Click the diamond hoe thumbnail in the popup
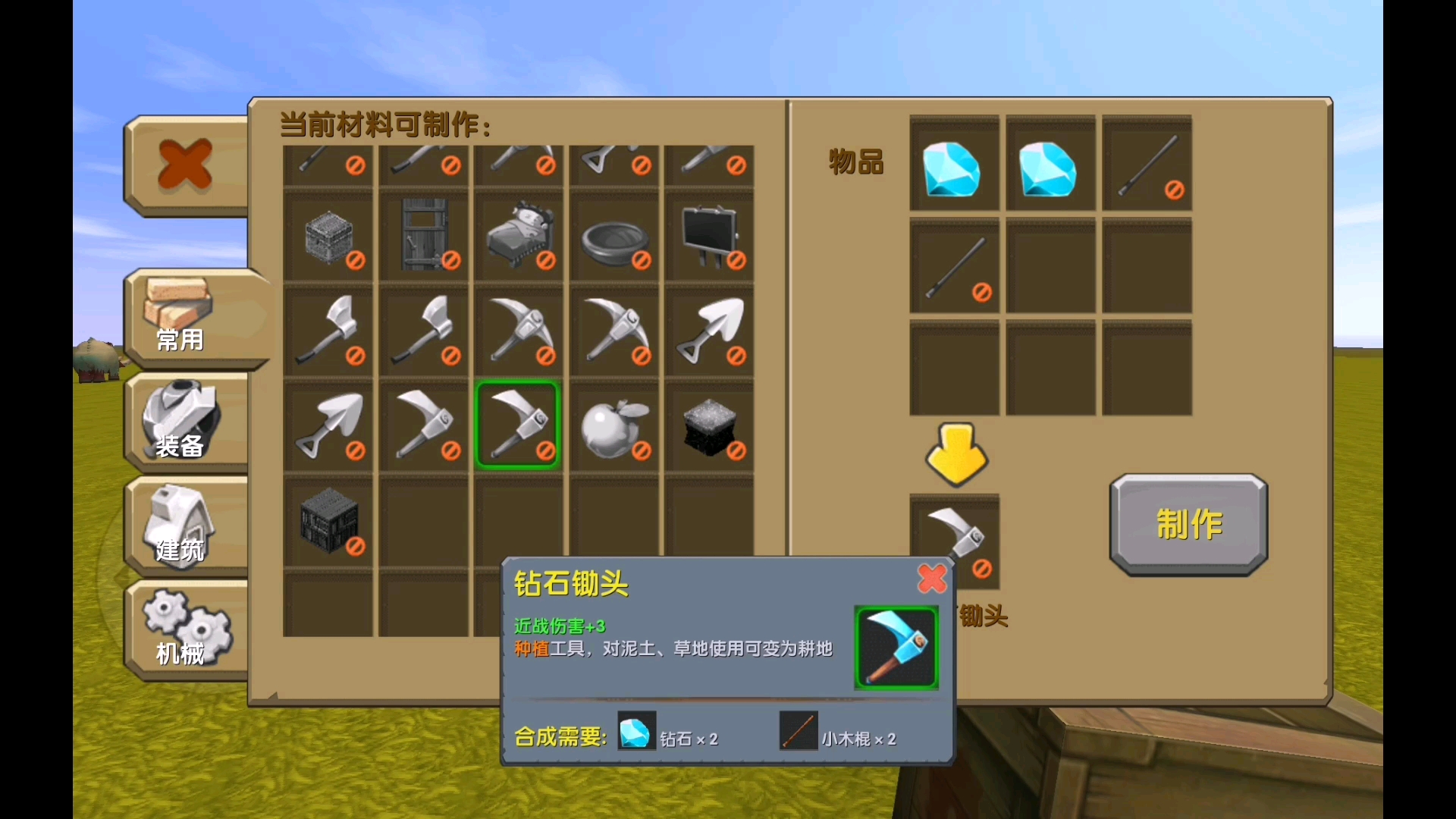 tap(896, 648)
